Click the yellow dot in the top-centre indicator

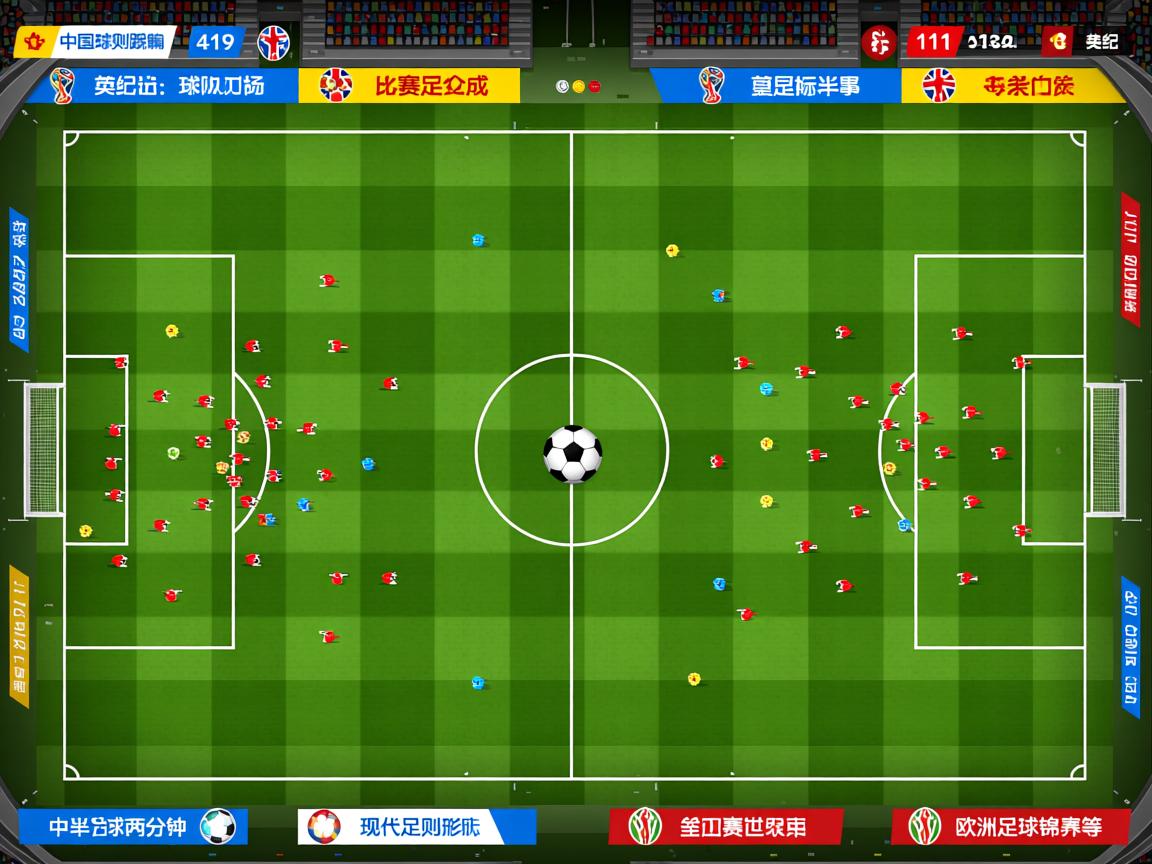578,87
